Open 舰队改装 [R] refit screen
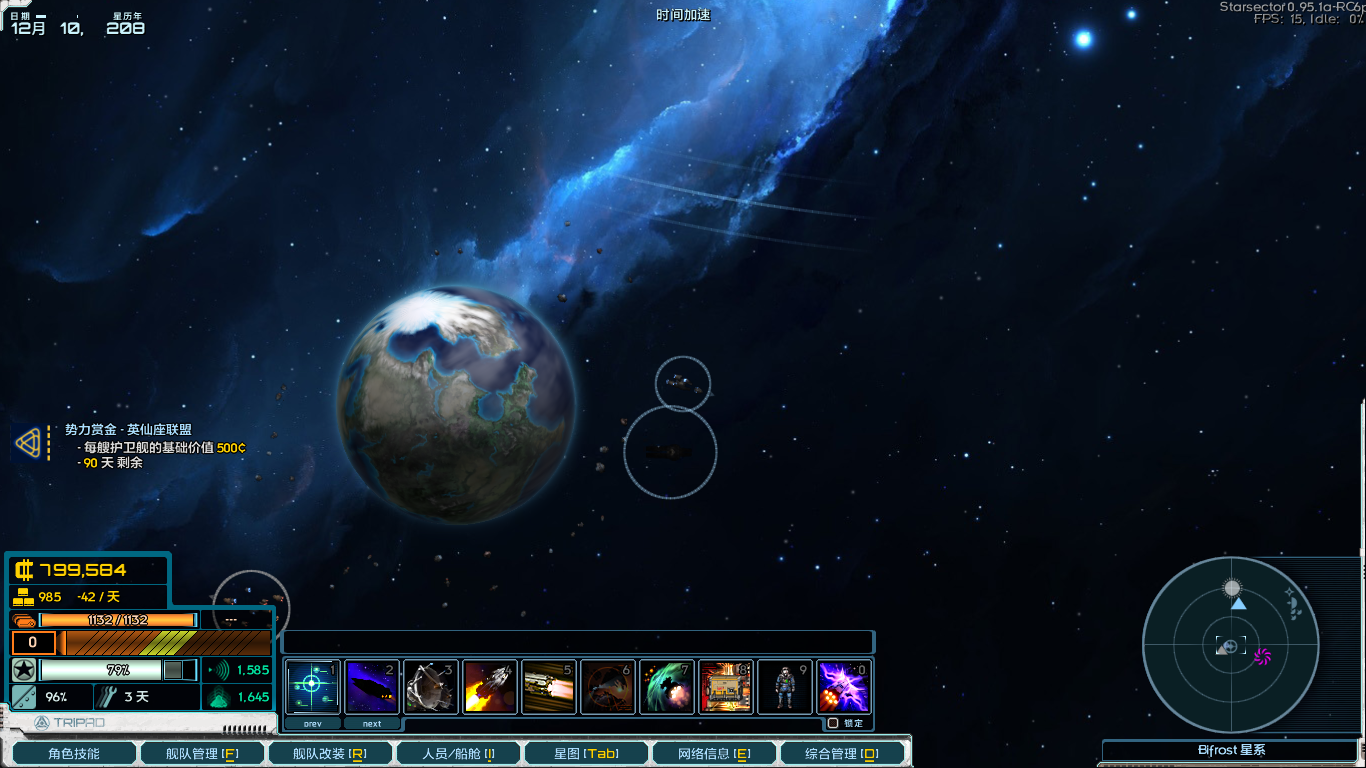Viewport: 1366px width, 768px height. click(330, 751)
